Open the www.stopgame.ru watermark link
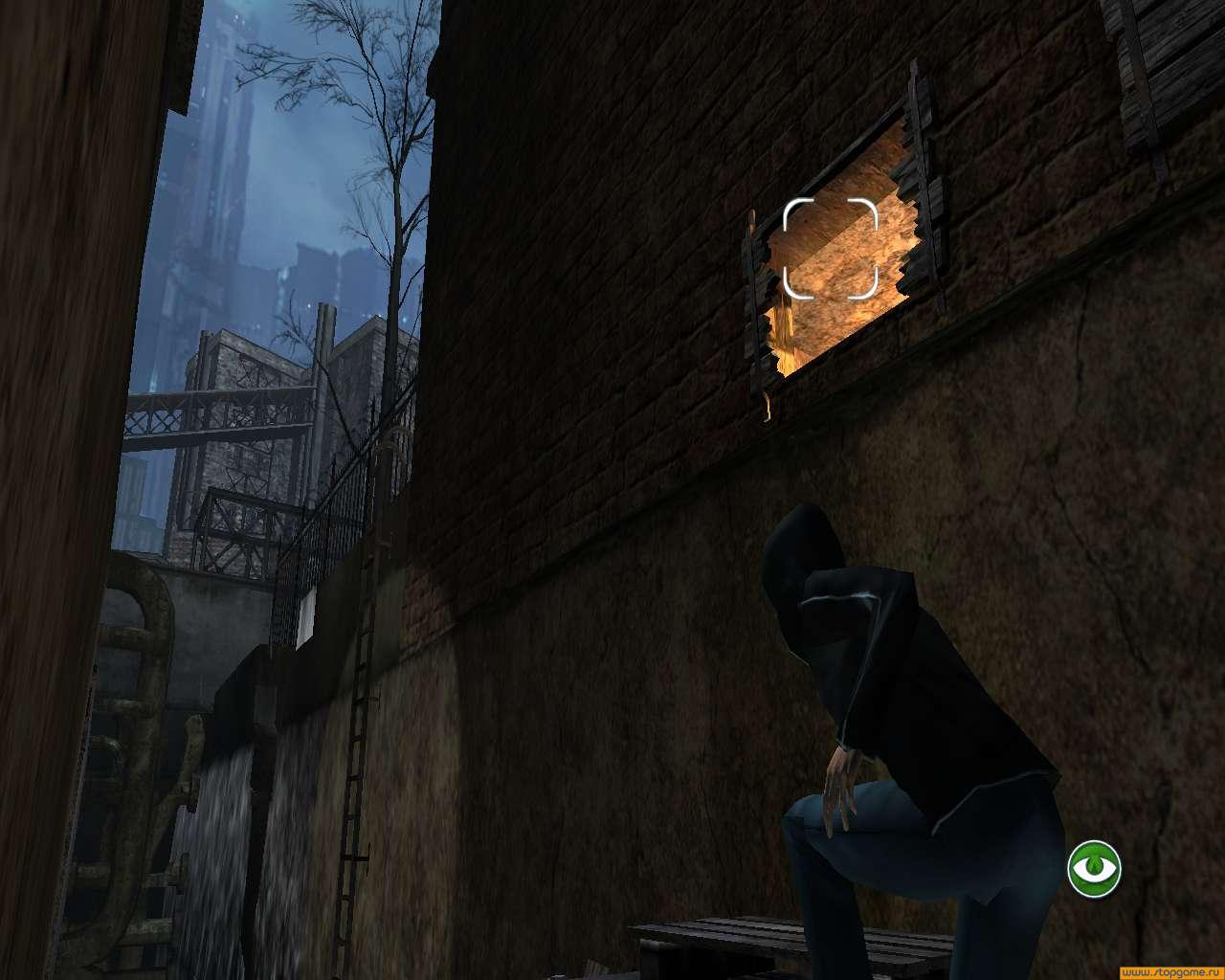This screenshot has width=1225, height=980. 1170,971
